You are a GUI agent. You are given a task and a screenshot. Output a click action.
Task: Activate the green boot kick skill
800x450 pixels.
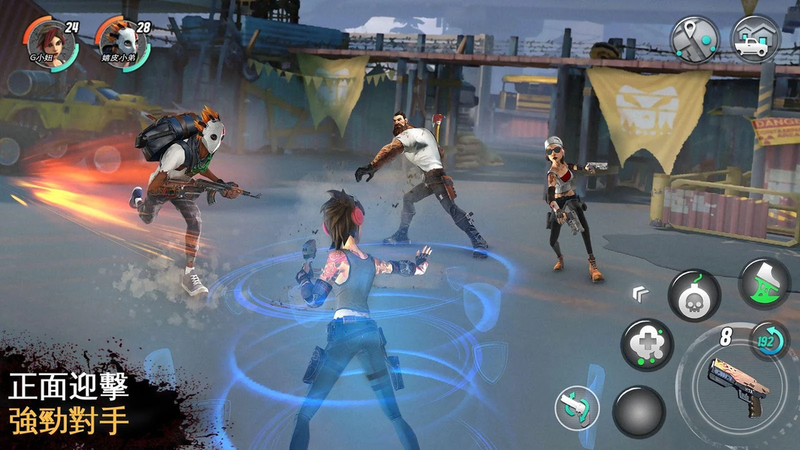[x=764, y=282]
